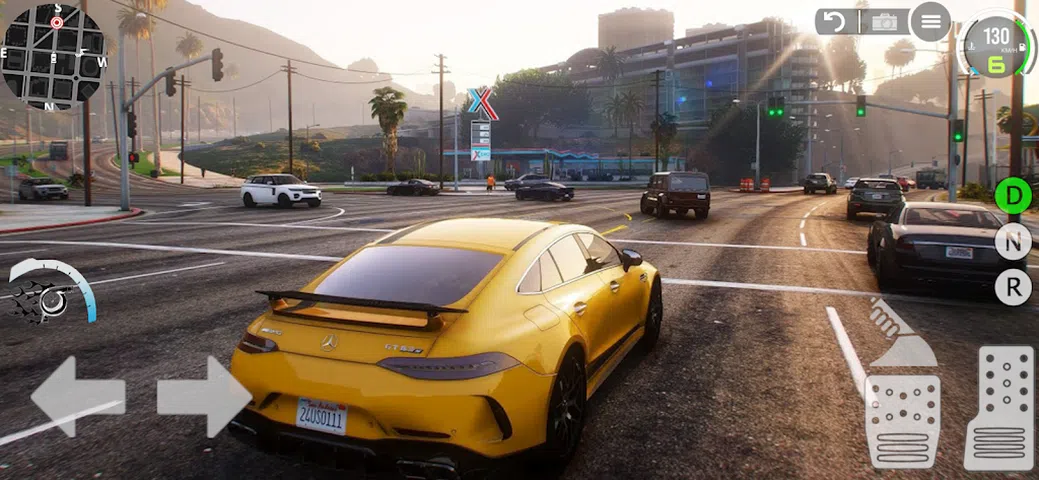The height and width of the screenshot is (480, 1039).
Task: Steer right with the right arrow
Action: (x=204, y=397)
